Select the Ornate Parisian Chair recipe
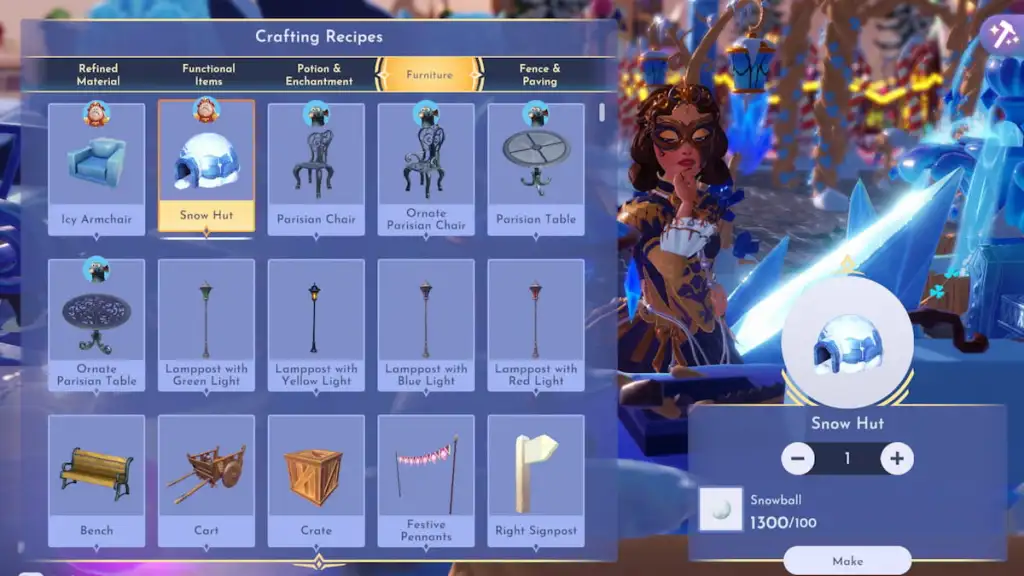 click(x=426, y=168)
